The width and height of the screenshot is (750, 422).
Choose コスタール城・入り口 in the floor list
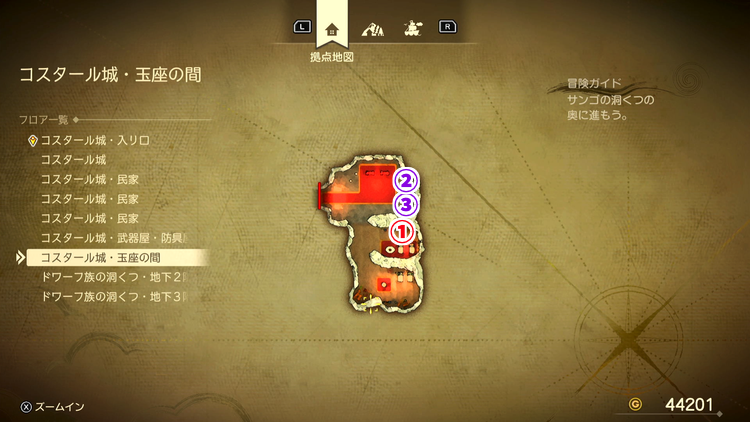pos(95,141)
